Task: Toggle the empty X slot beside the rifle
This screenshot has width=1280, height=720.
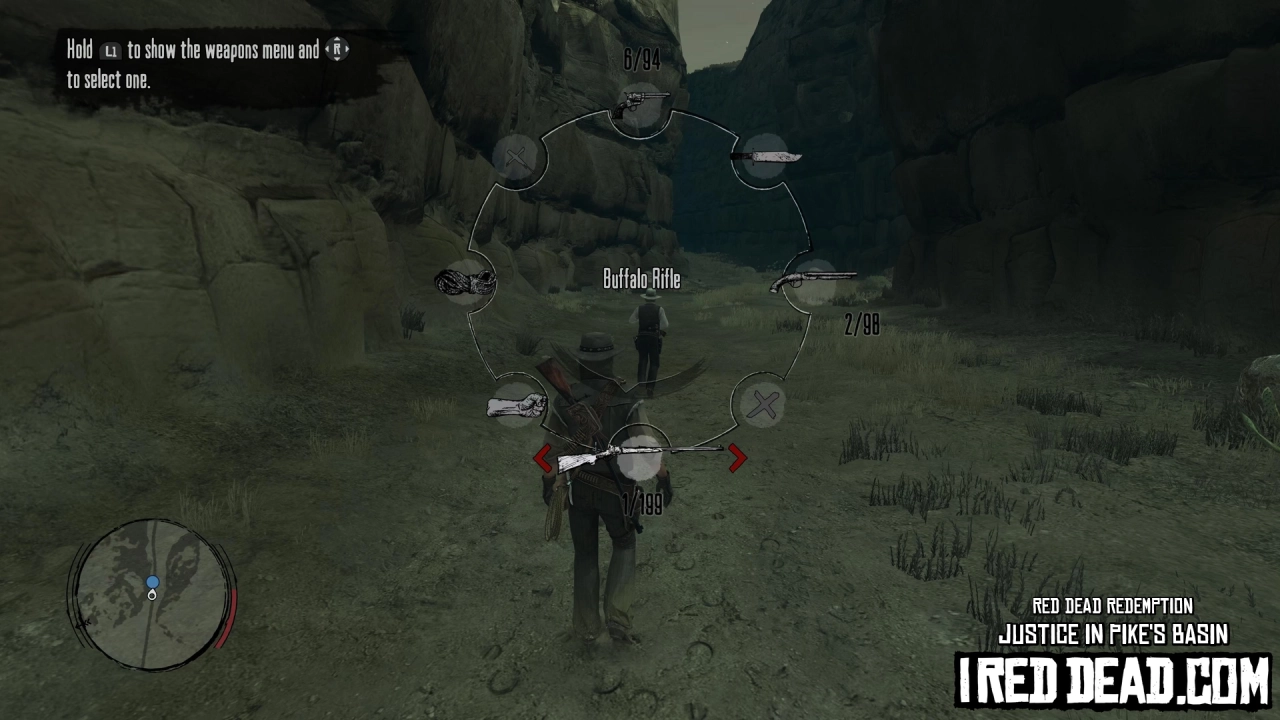Action: point(763,404)
